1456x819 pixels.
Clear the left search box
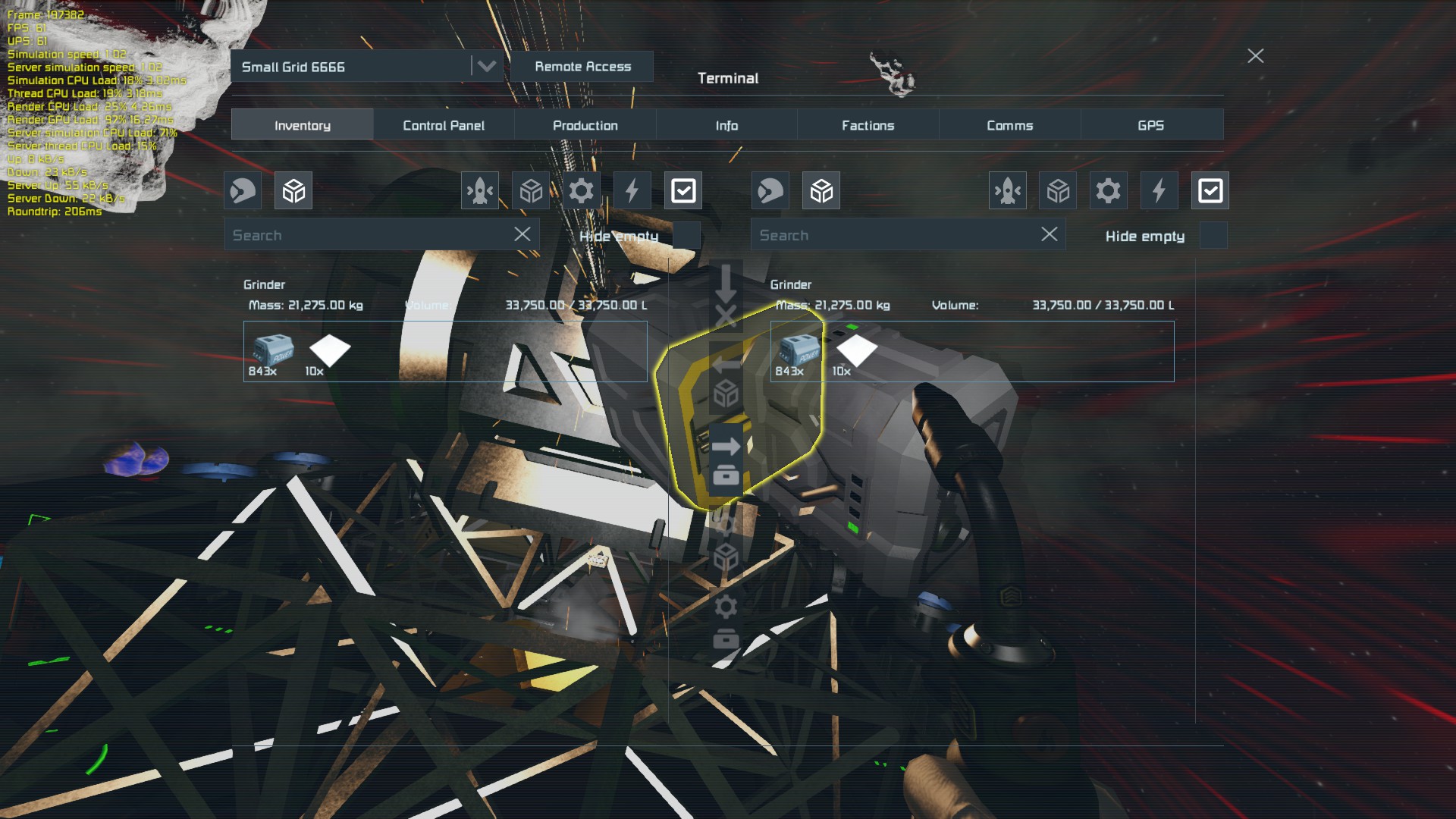(x=522, y=234)
